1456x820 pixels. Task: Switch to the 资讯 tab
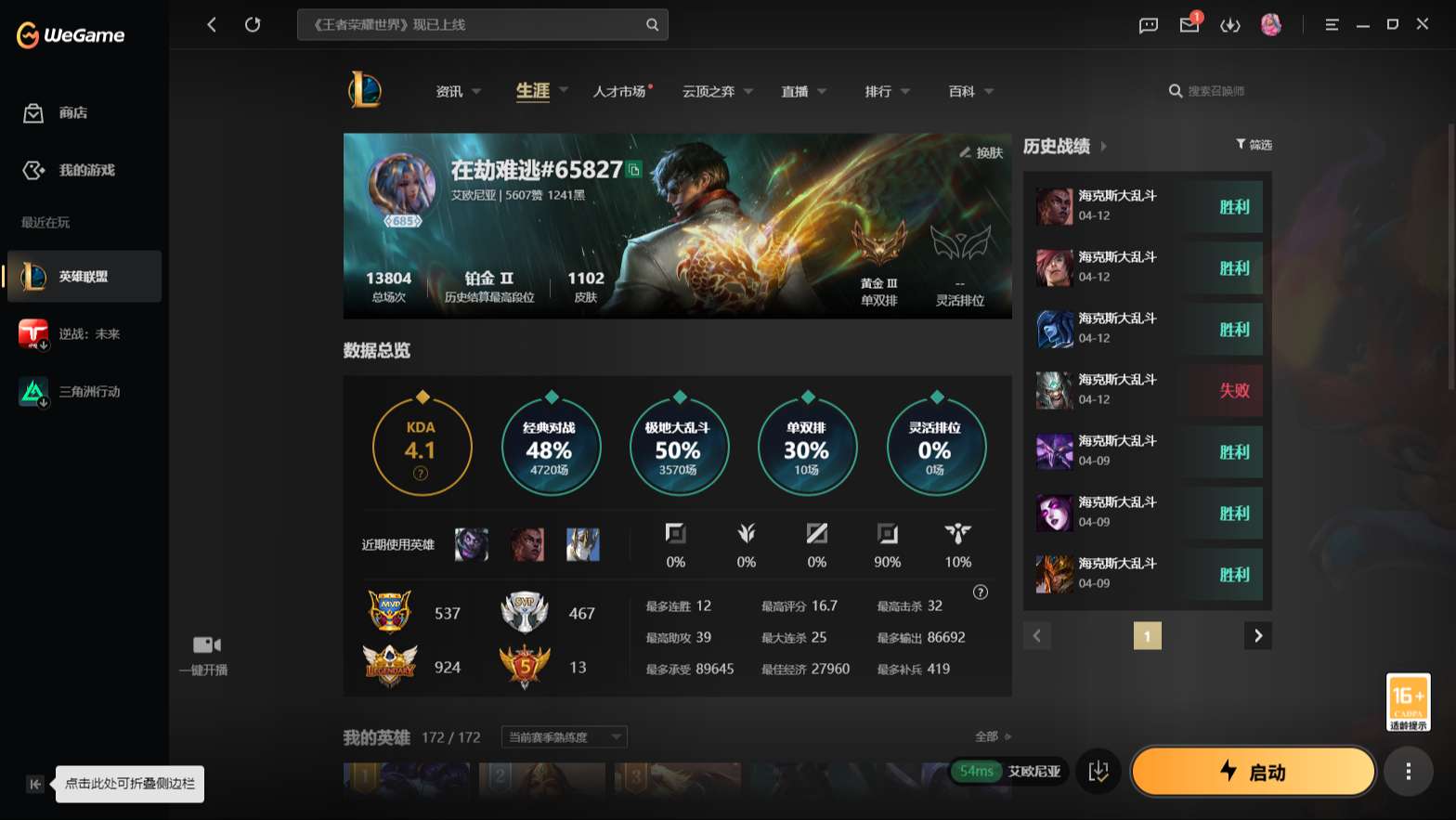[x=448, y=91]
